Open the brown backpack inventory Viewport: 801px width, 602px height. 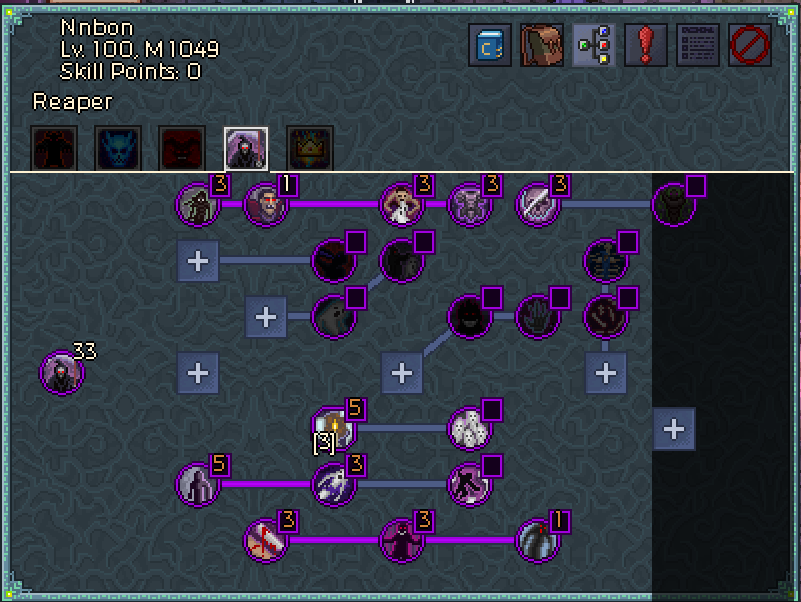tap(541, 45)
